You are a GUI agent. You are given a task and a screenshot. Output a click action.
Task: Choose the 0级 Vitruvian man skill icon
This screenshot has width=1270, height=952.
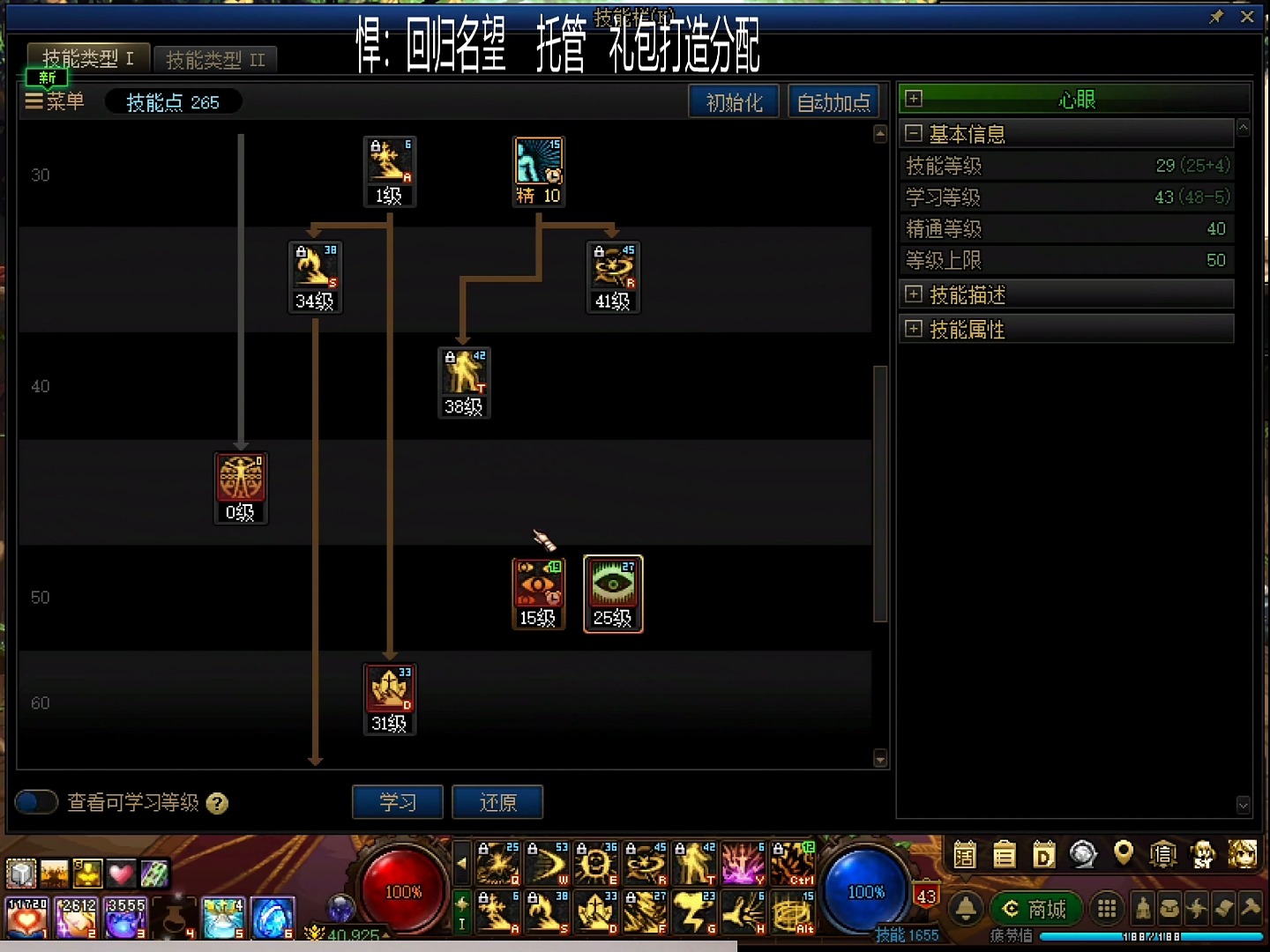point(241,479)
